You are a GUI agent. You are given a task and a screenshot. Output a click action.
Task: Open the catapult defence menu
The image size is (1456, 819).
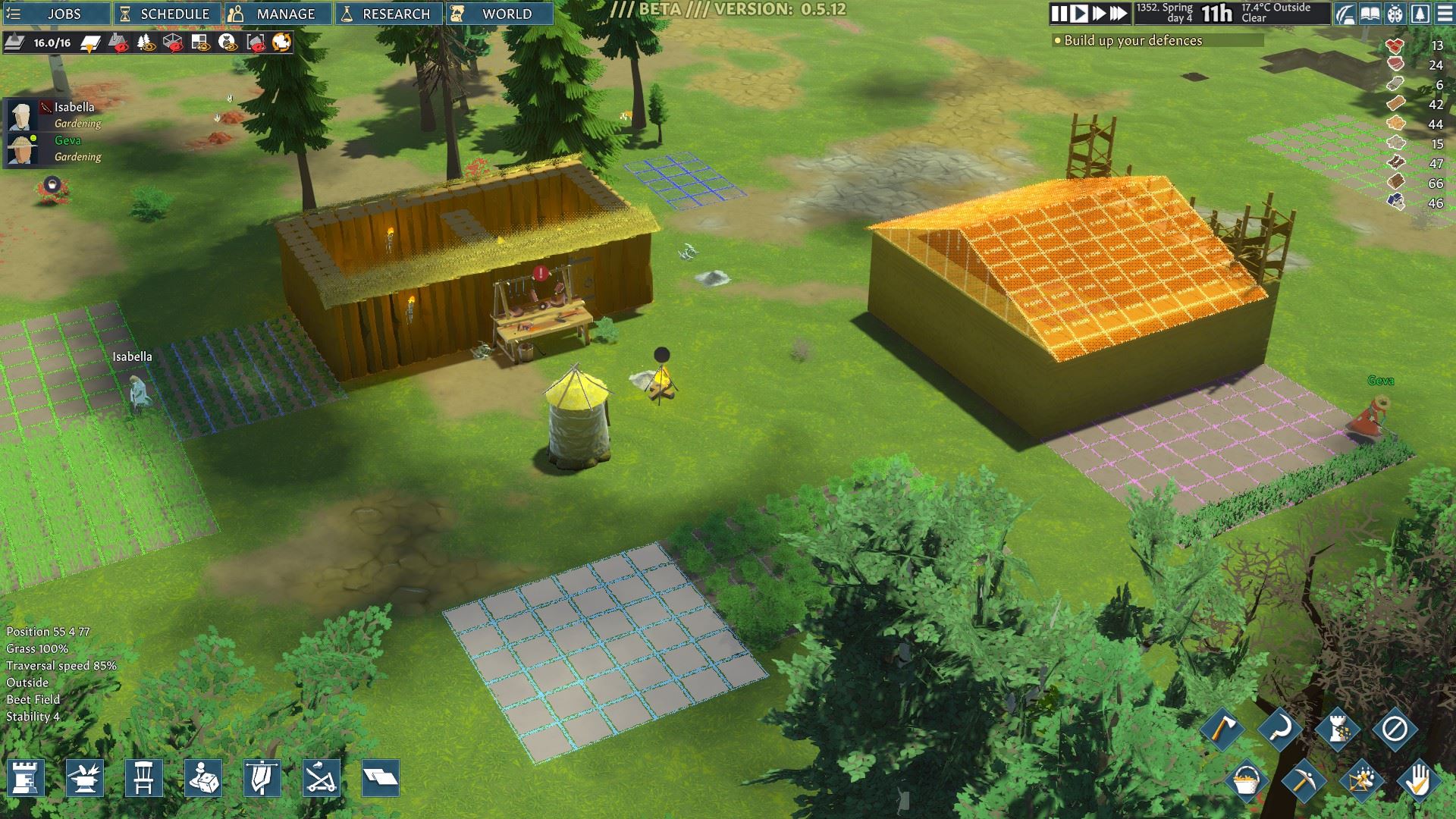click(322, 778)
